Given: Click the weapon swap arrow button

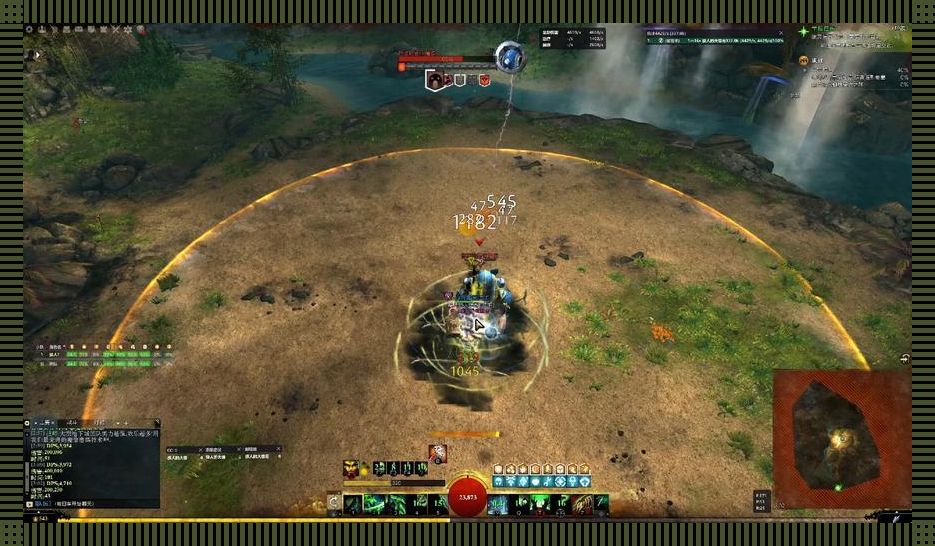Looking at the screenshot, I should [333, 503].
